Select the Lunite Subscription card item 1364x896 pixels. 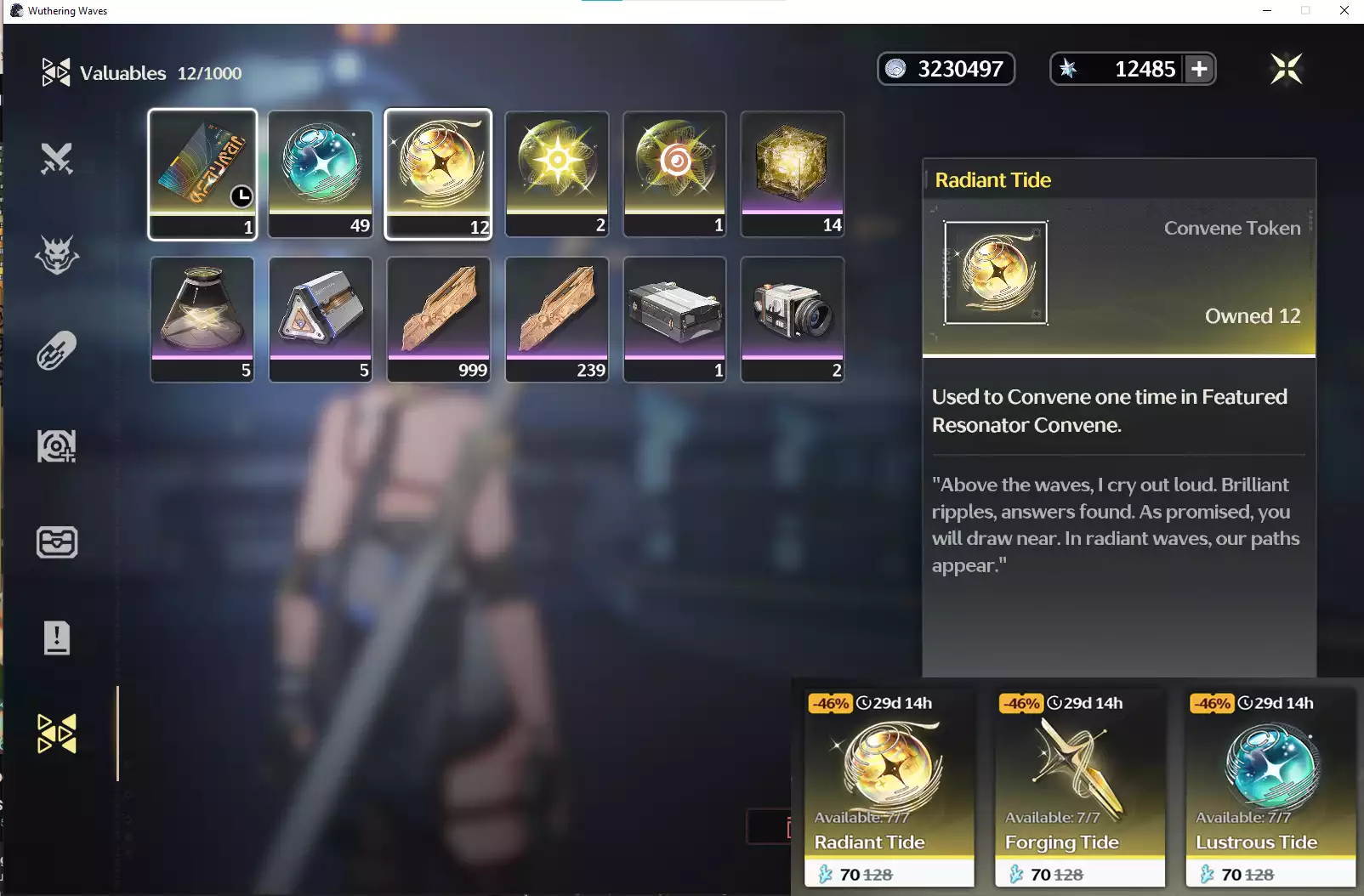pyautogui.click(x=202, y=173)
